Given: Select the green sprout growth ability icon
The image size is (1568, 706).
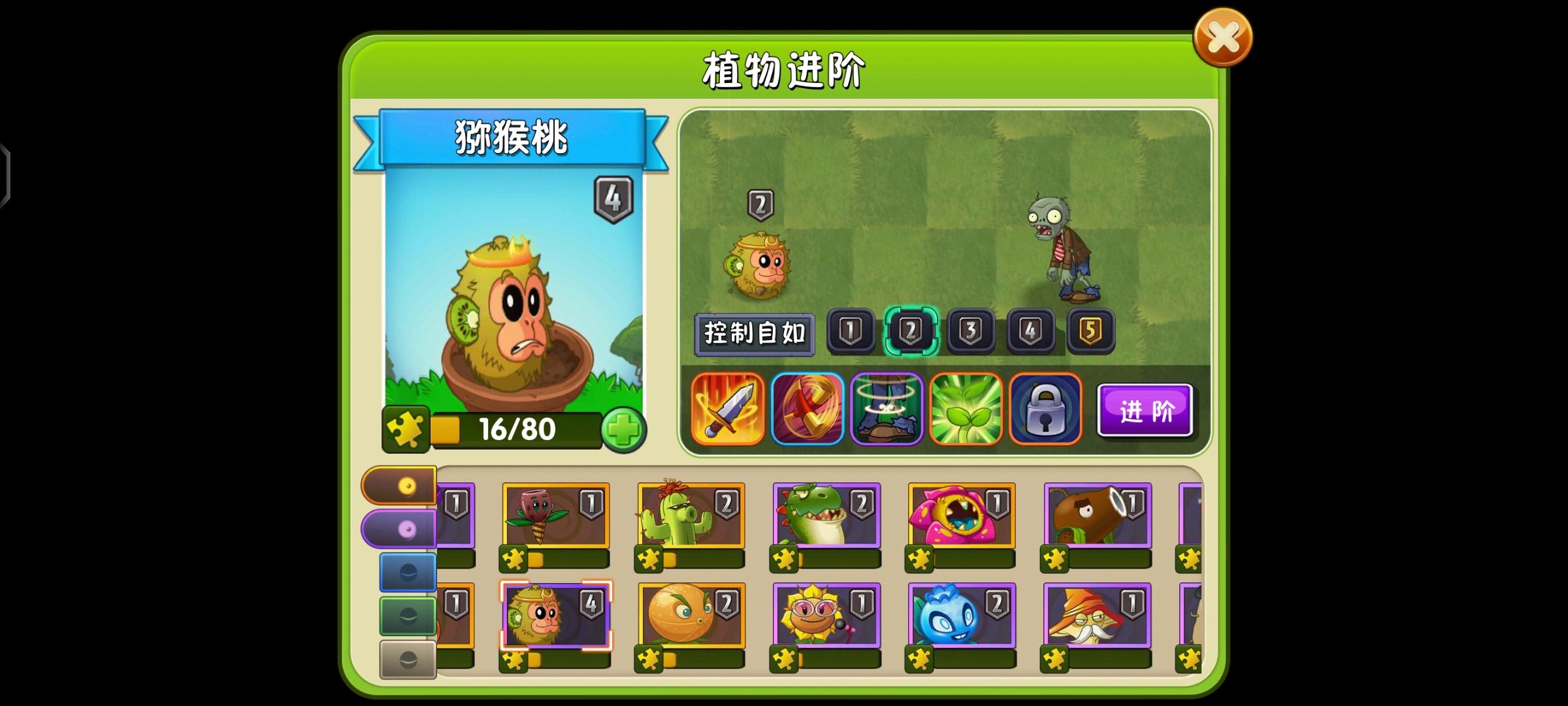Looking at the screenshot, I should tap(966, 408).
